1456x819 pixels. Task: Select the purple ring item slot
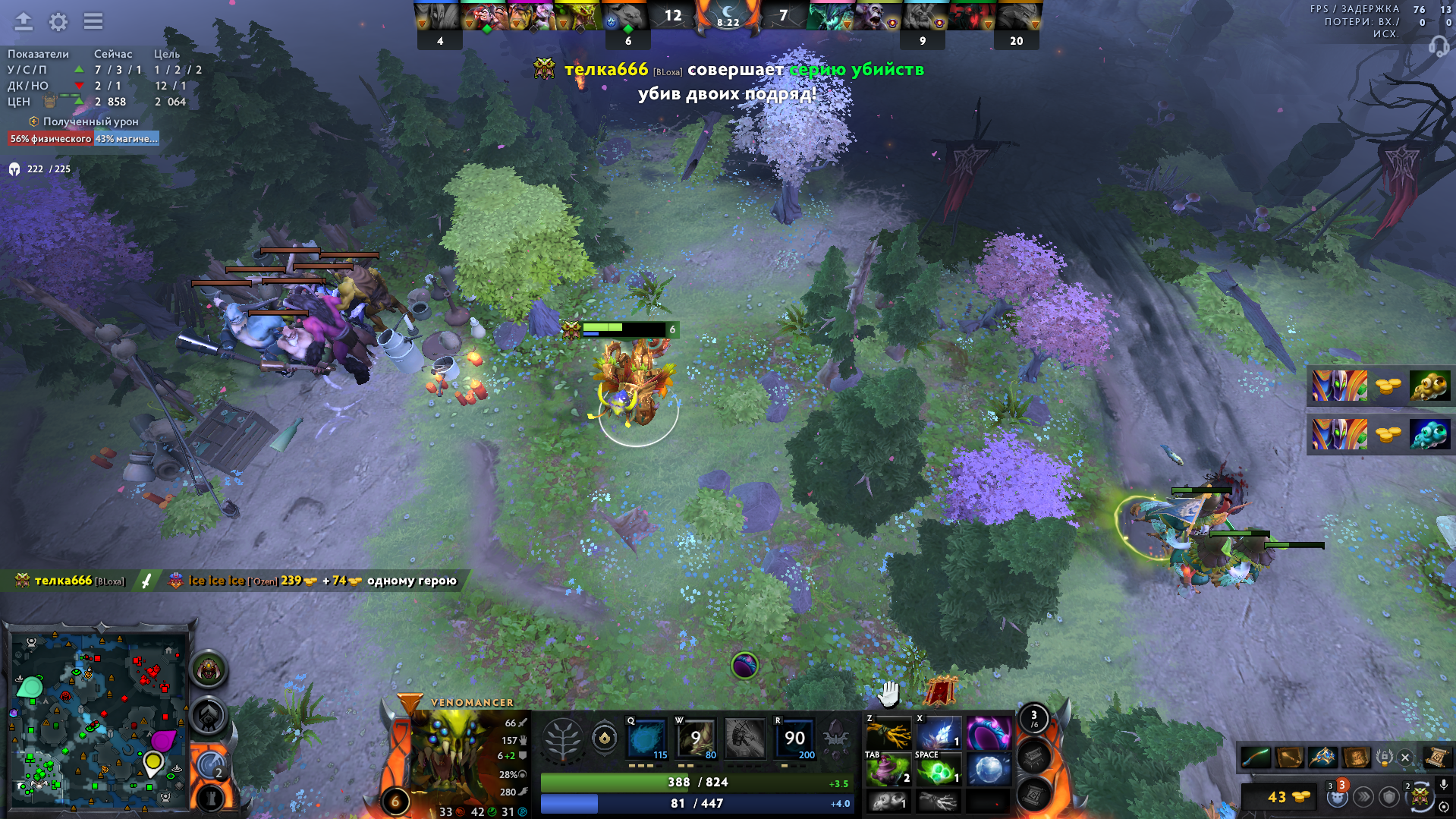tap(988, 733)
